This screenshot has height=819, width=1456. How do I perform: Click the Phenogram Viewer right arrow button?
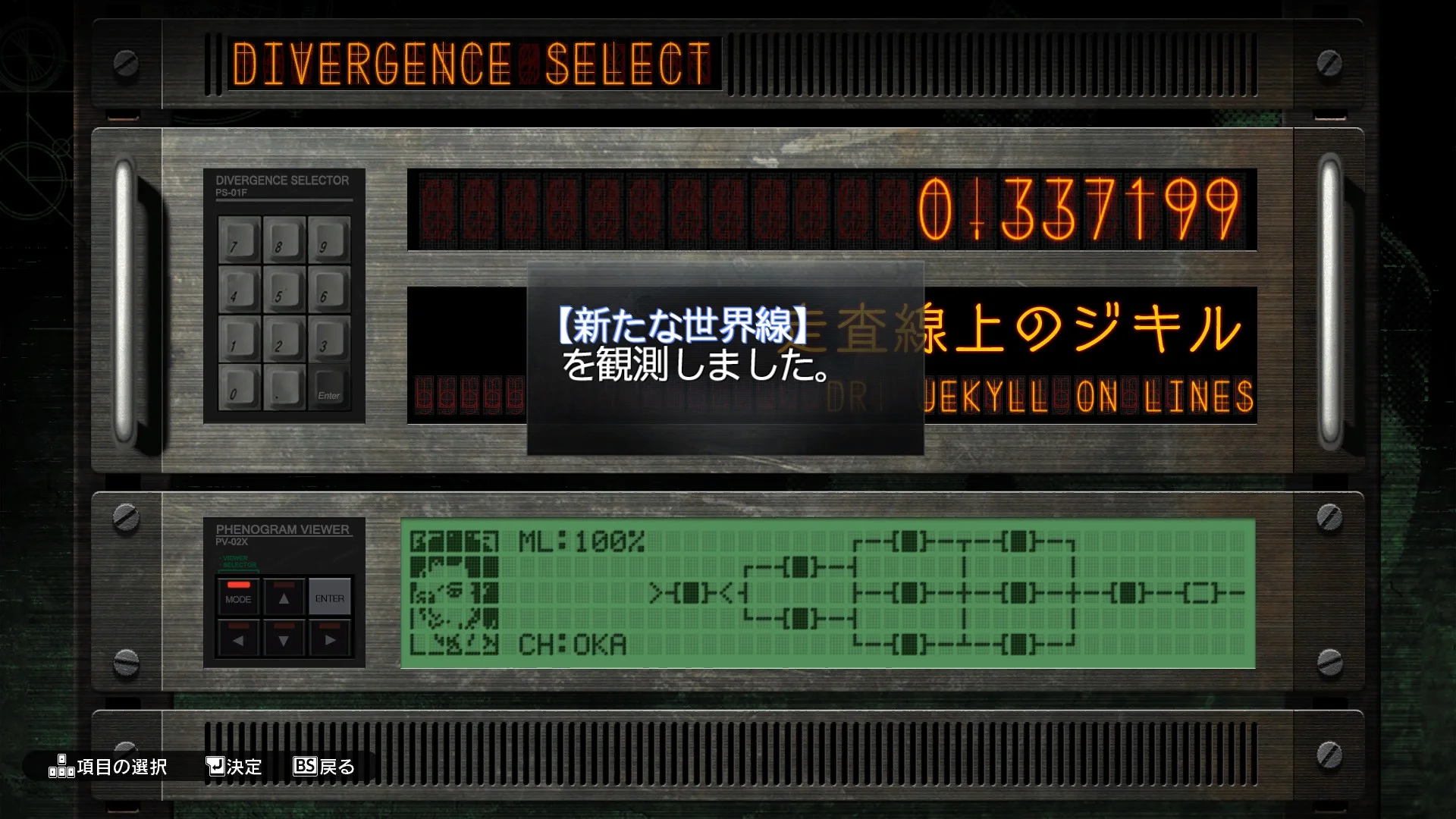(330, 638)
